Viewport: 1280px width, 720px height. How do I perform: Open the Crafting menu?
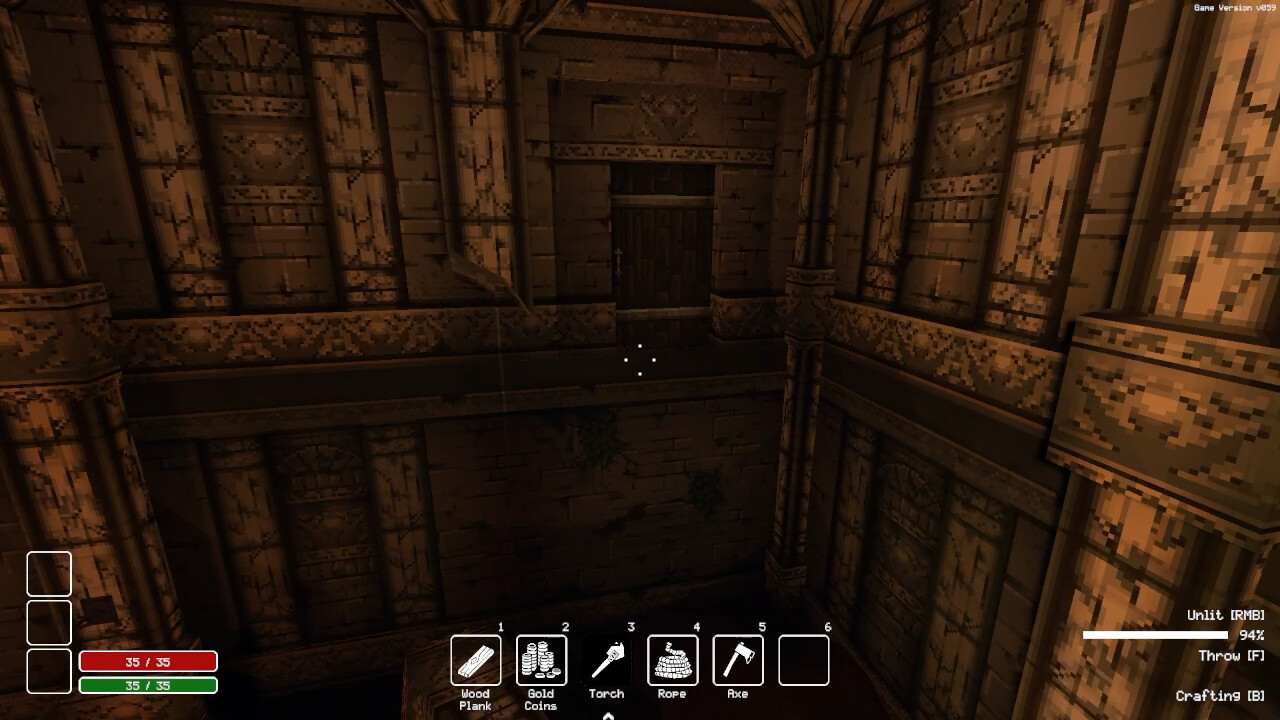pyautogui.click(x=1219, y=695)
